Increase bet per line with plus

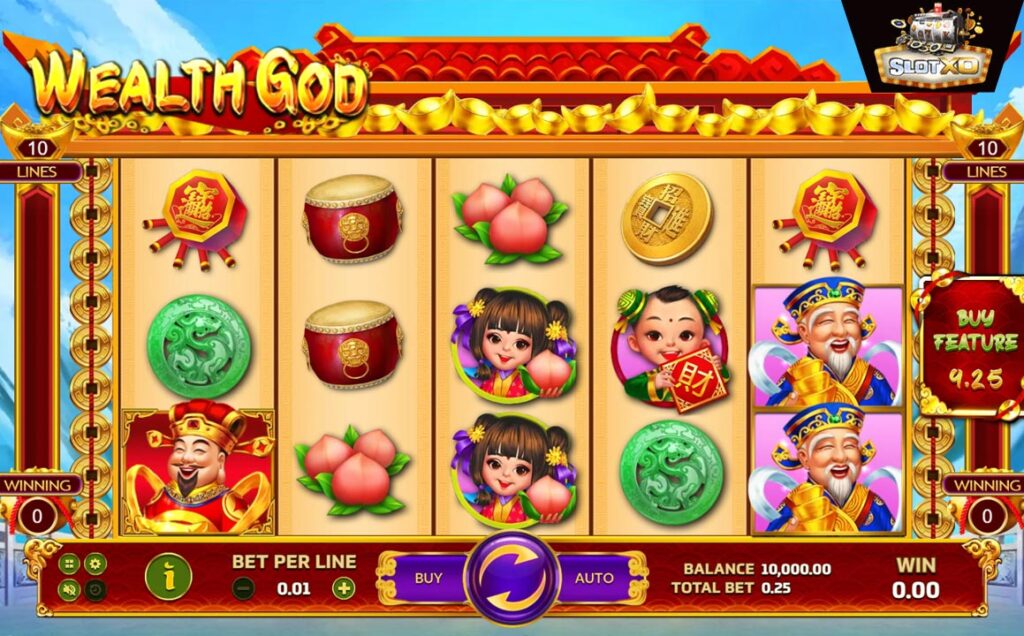343,588
